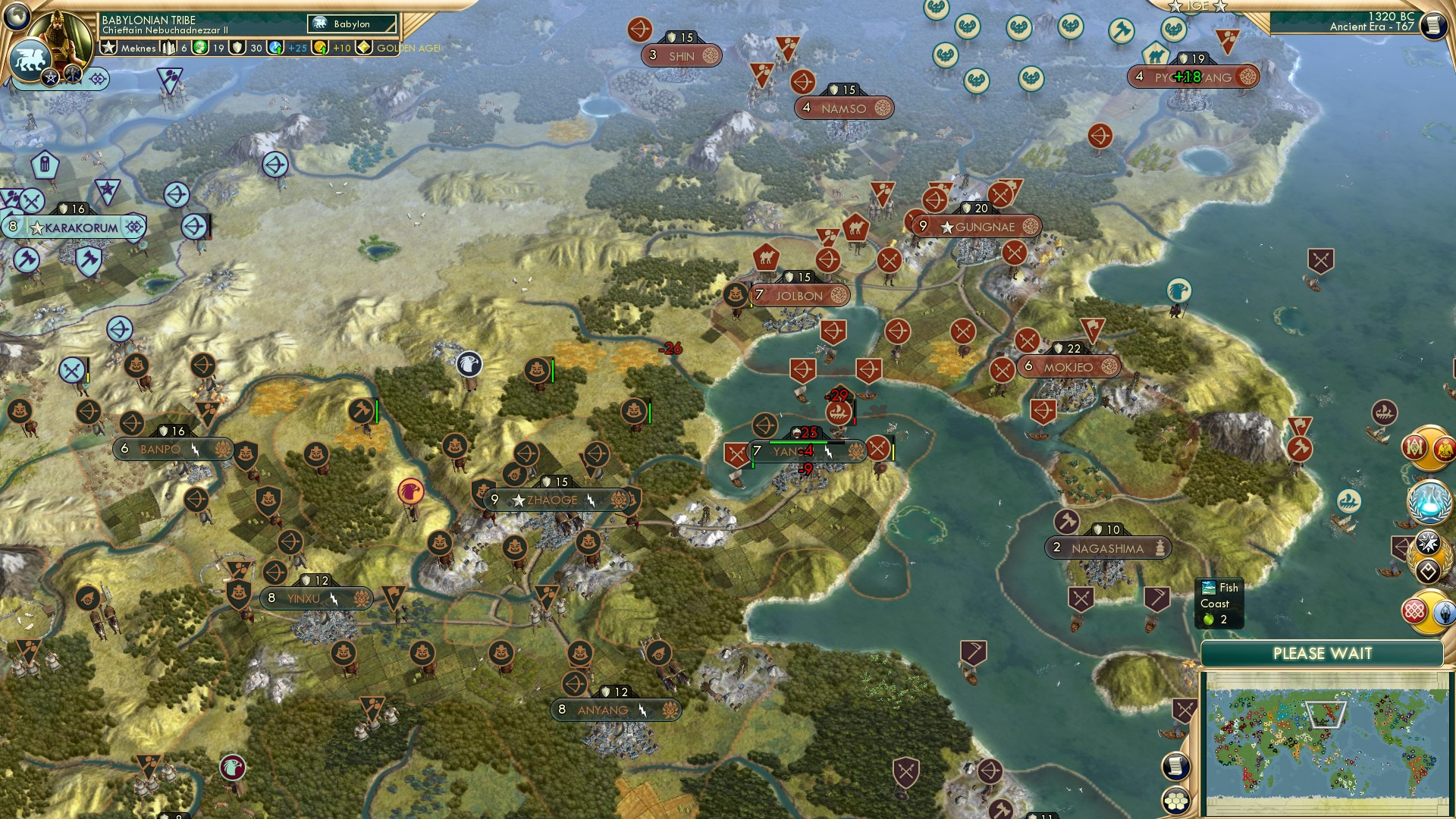Click the science notification flask bubble
This screenshot has width=1456, height=819.
pos(1431,500)
